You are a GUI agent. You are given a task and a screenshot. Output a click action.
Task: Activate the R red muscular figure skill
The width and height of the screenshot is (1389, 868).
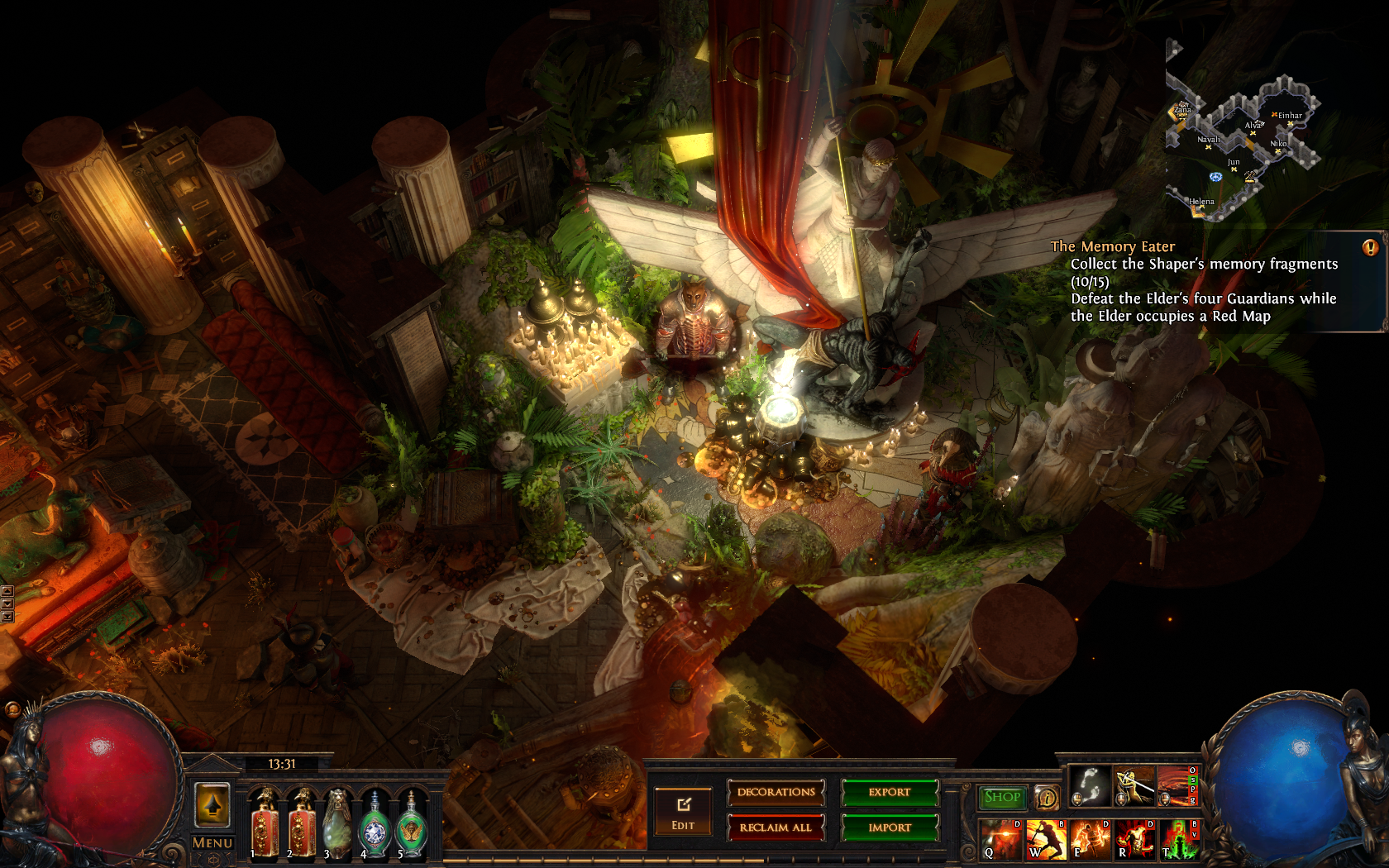(1135, 839)
